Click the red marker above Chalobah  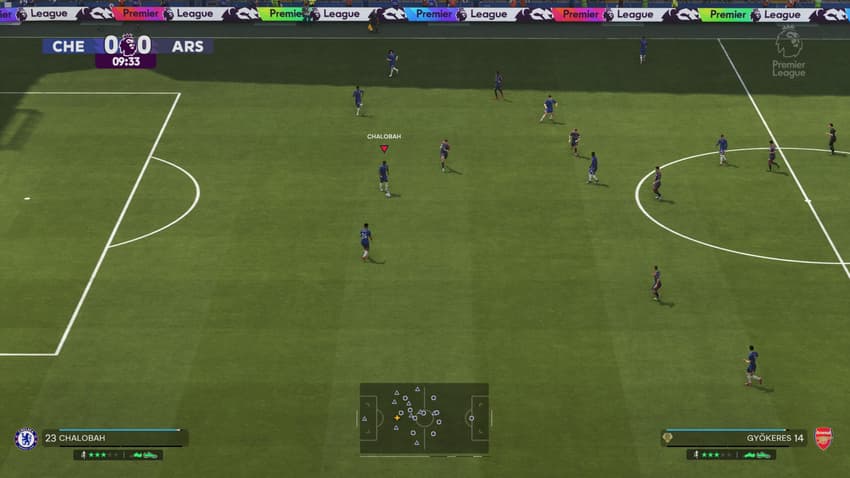tap(384, 149)
